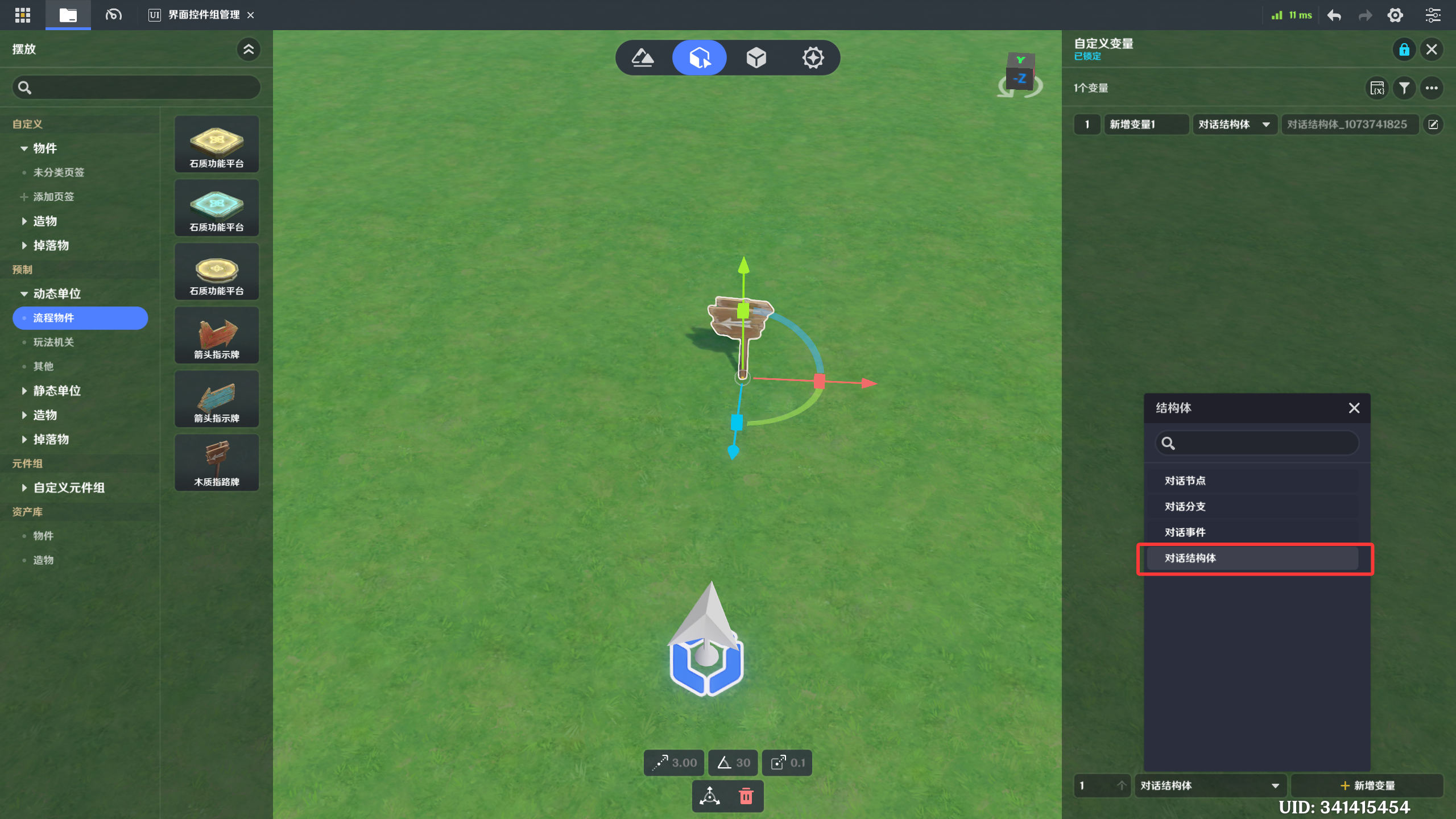Select the 流程物件 category

coord(80,318)
